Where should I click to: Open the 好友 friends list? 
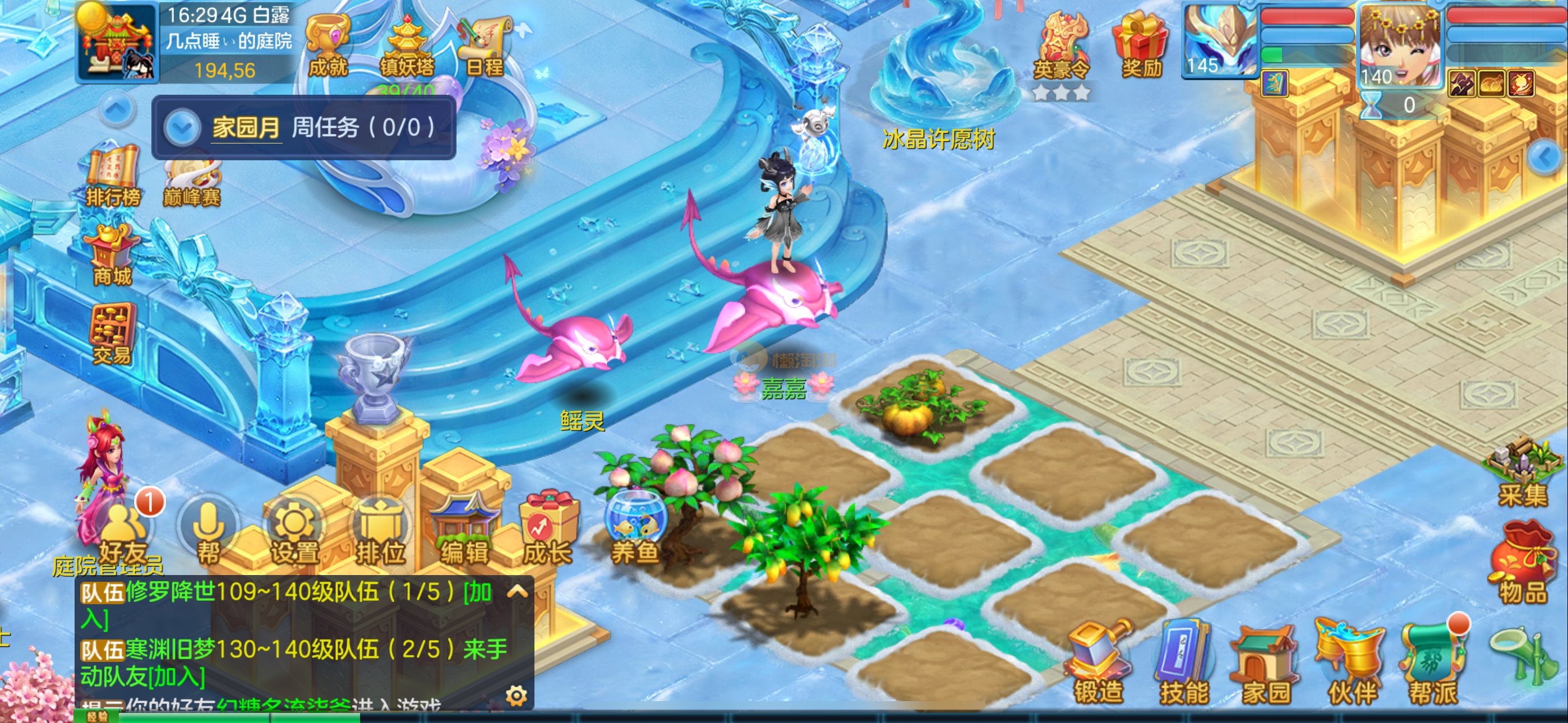(x=123, y=532)
